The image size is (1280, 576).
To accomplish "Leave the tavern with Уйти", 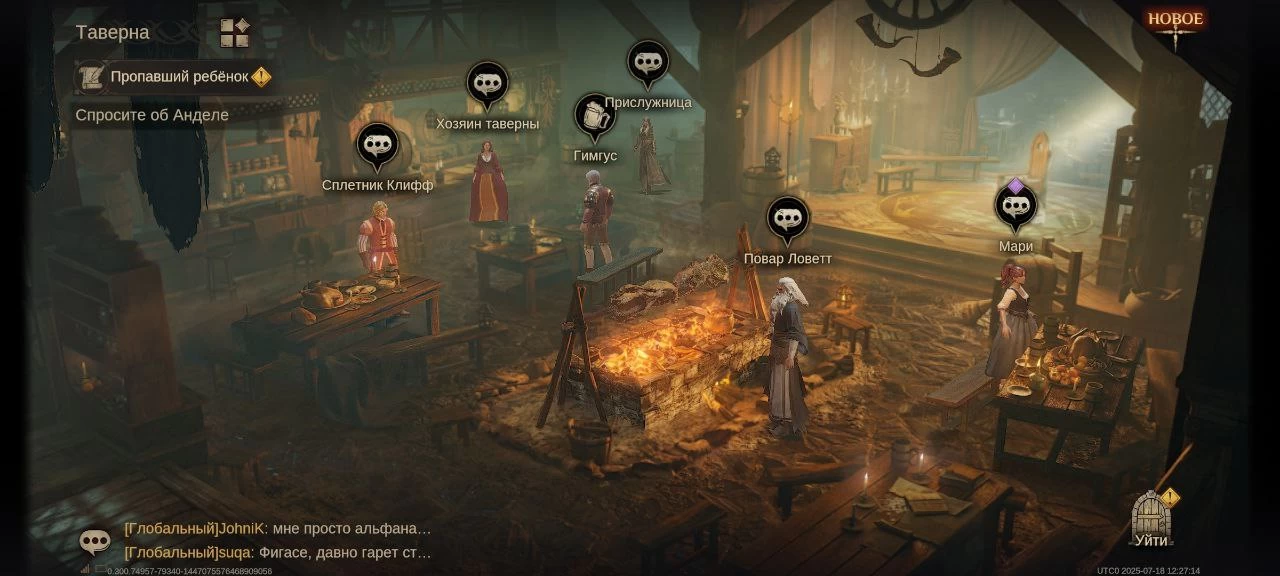I will pyautogui.click(x=1151, y=520).
